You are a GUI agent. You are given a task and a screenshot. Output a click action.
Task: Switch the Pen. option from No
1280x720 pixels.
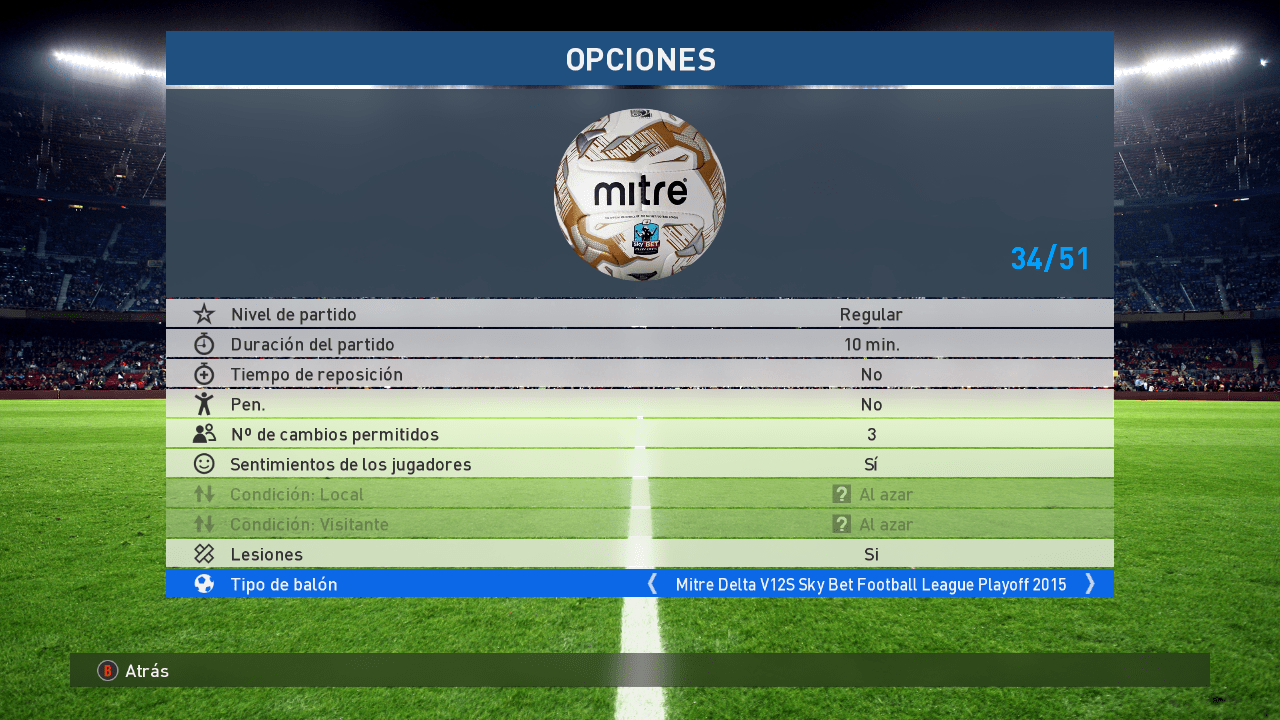tap(870, 404)
